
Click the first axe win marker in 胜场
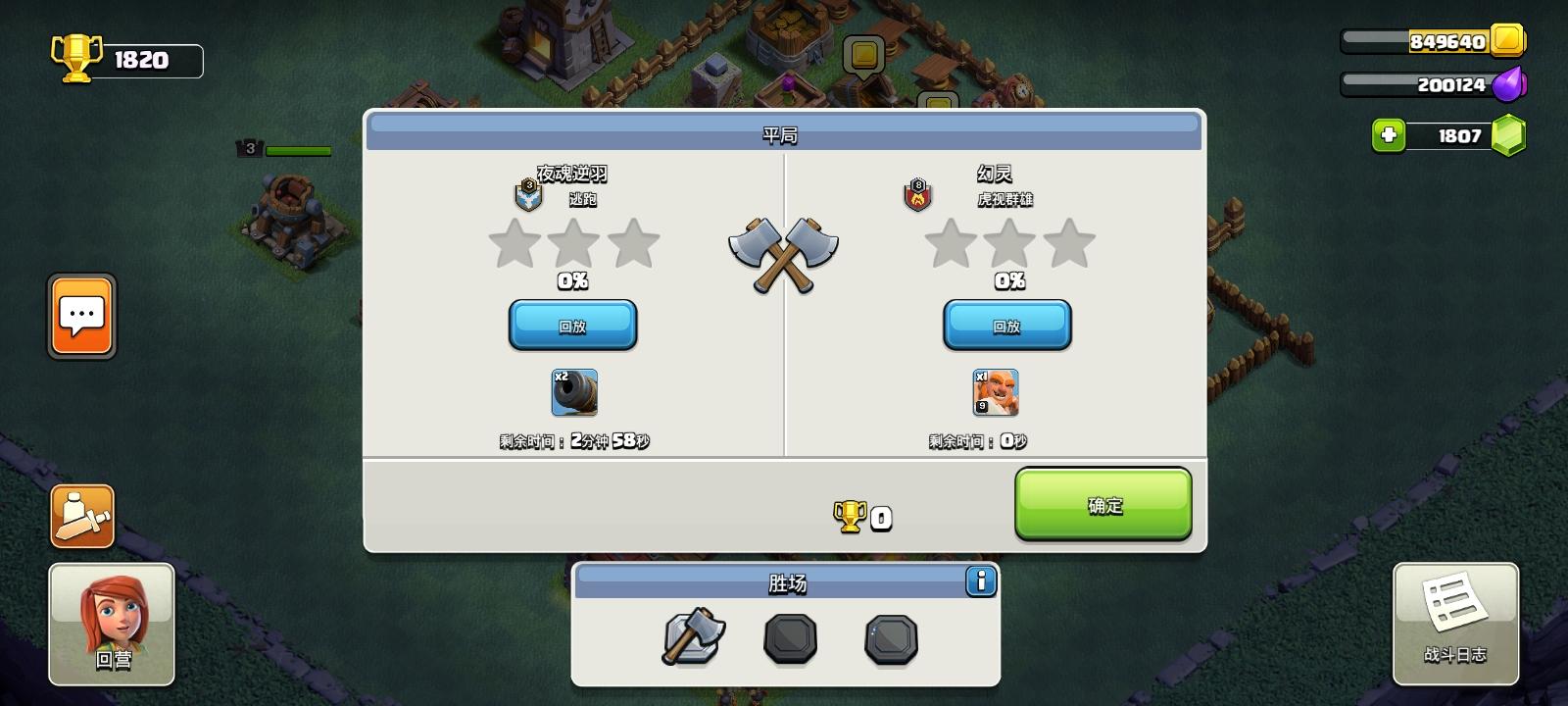693,637
